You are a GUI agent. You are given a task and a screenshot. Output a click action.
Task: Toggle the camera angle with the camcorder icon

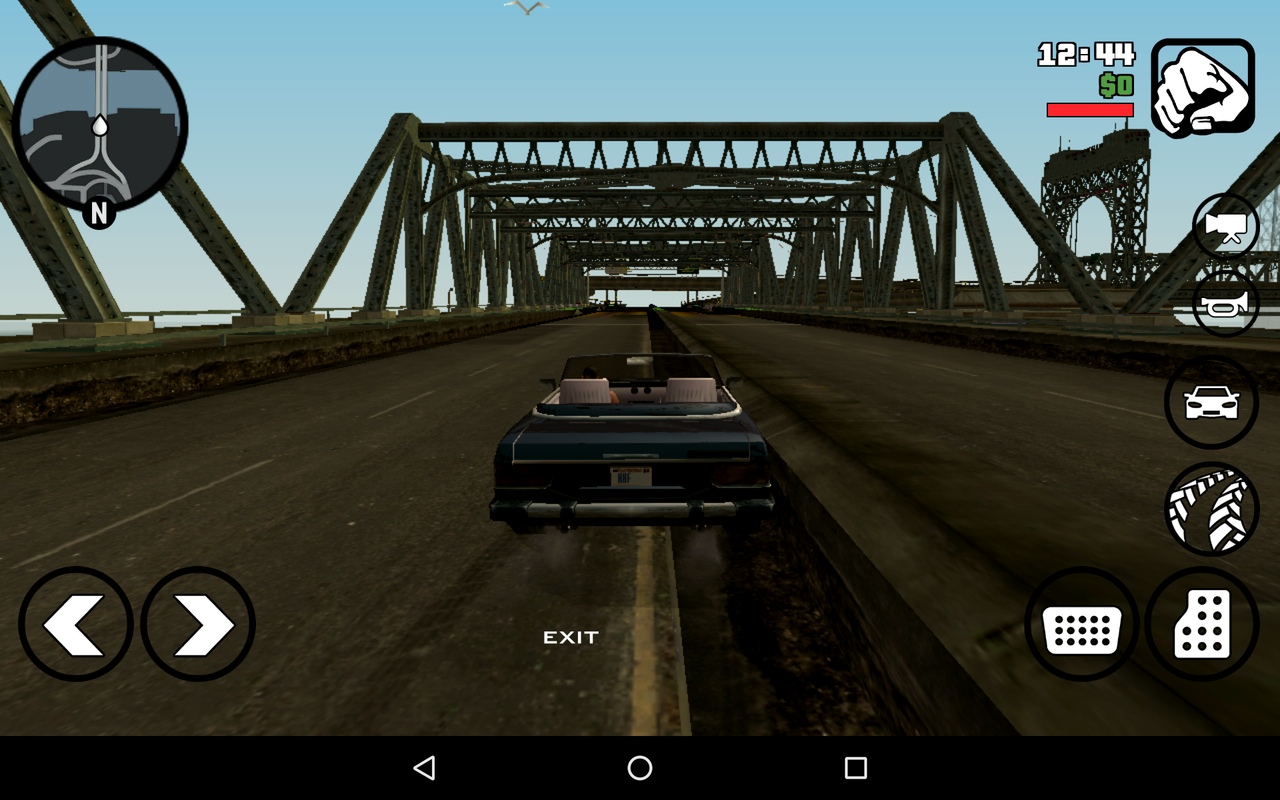[x=1224, y=226]
